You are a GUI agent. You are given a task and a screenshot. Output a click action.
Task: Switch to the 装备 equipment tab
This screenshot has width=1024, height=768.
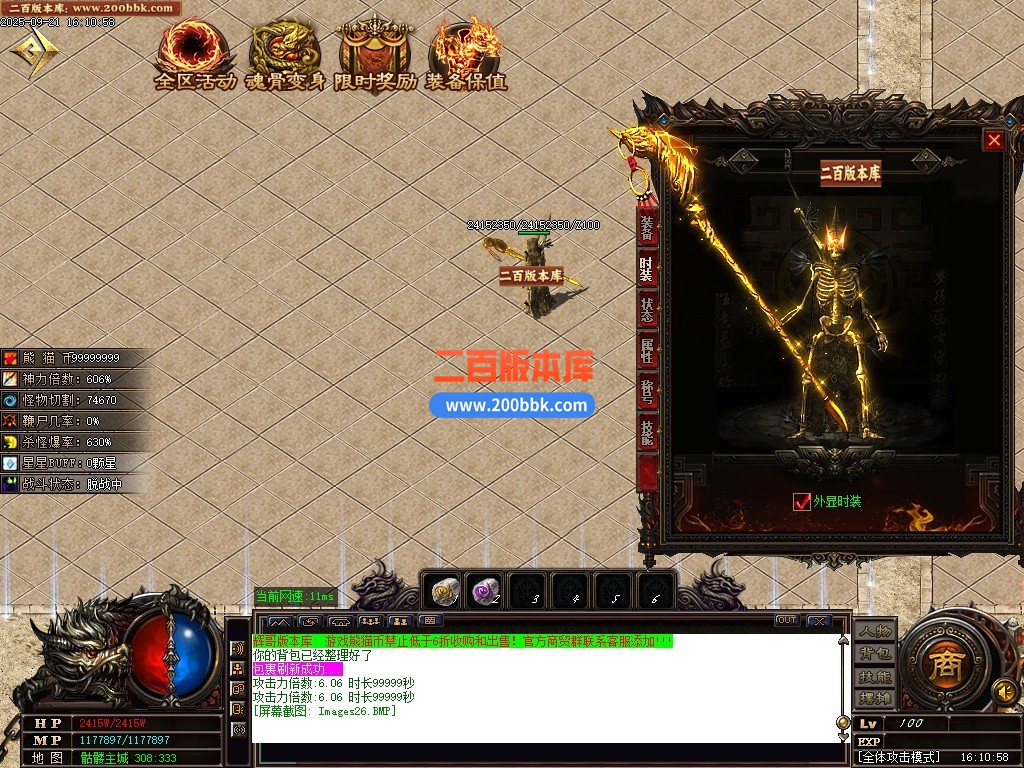click(647, 228)
